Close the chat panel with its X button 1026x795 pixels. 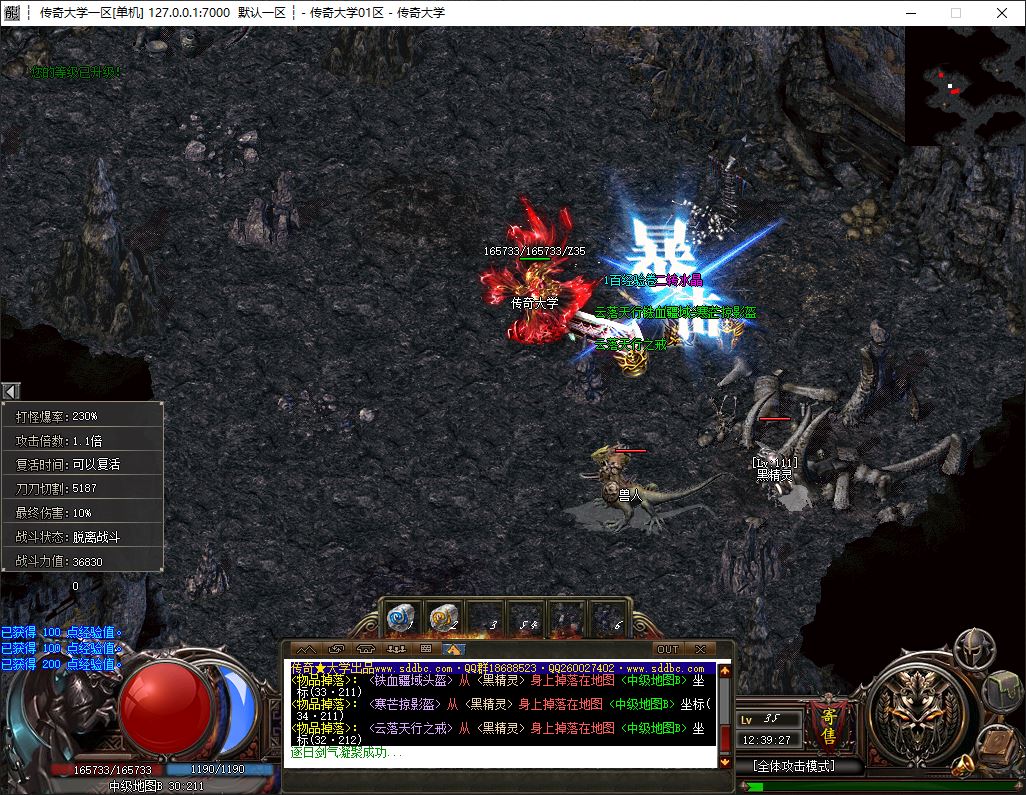pos(700,649)
